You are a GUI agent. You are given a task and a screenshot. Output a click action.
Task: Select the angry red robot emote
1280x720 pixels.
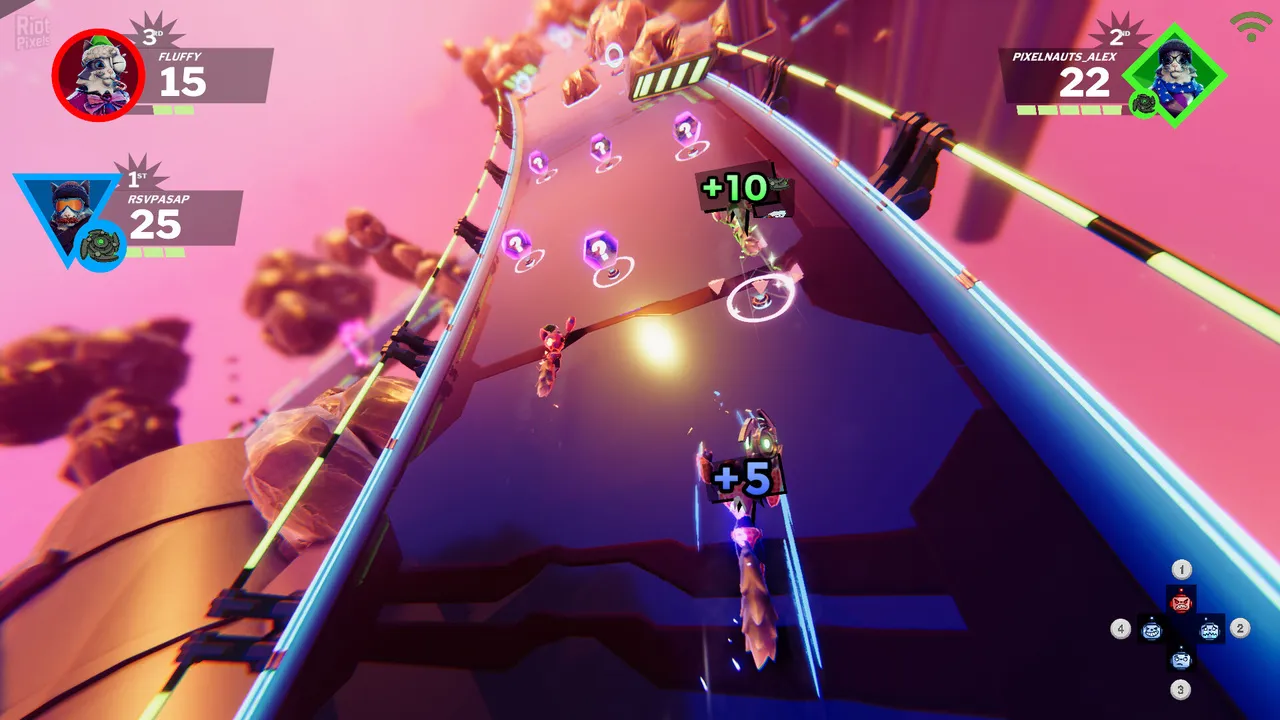point(1182,600)
